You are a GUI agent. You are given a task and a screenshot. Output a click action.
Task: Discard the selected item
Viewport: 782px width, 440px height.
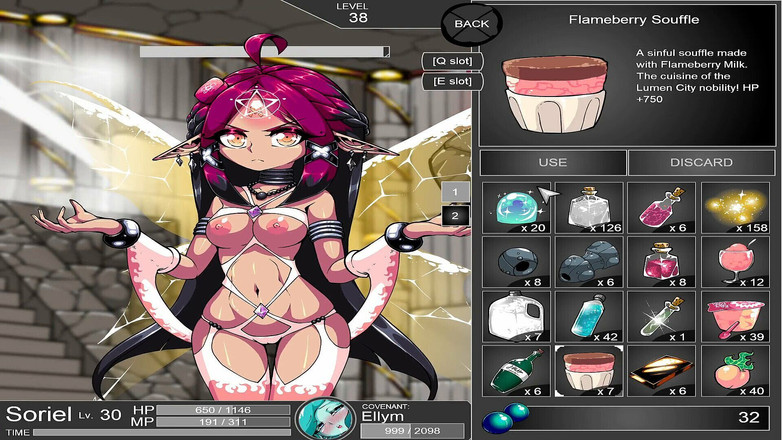pyautogui.click(x=701, y=162)
